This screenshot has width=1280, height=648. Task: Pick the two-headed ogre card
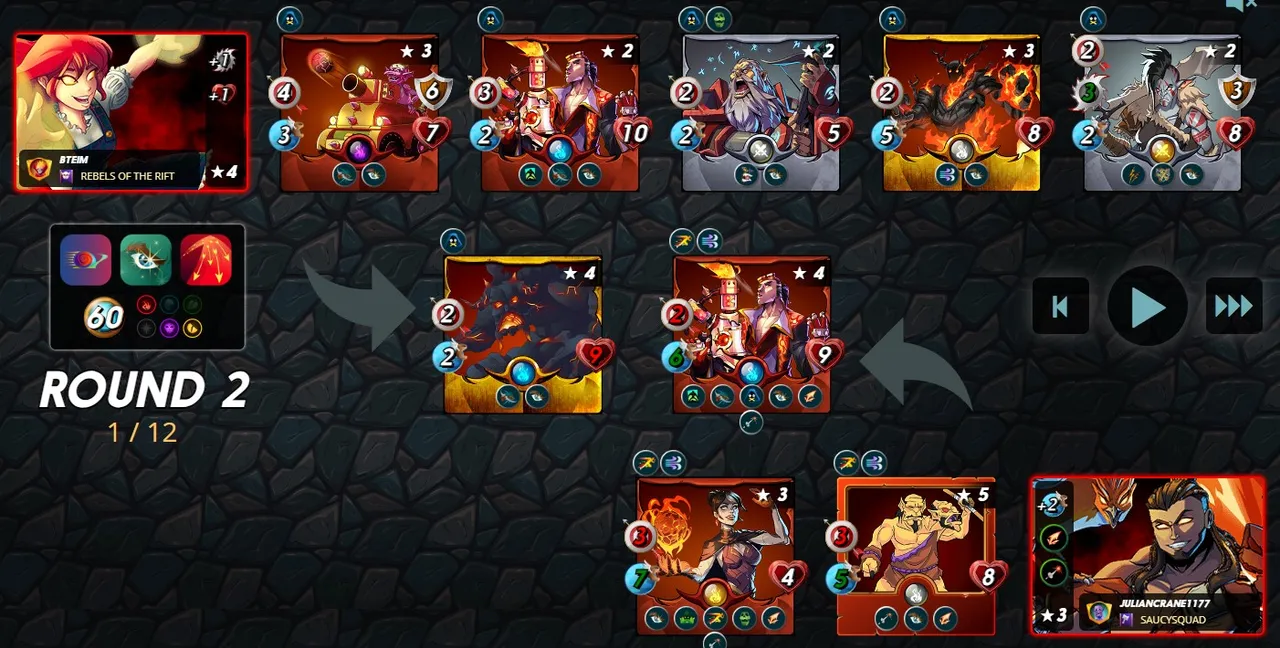(x=916, y=555)
